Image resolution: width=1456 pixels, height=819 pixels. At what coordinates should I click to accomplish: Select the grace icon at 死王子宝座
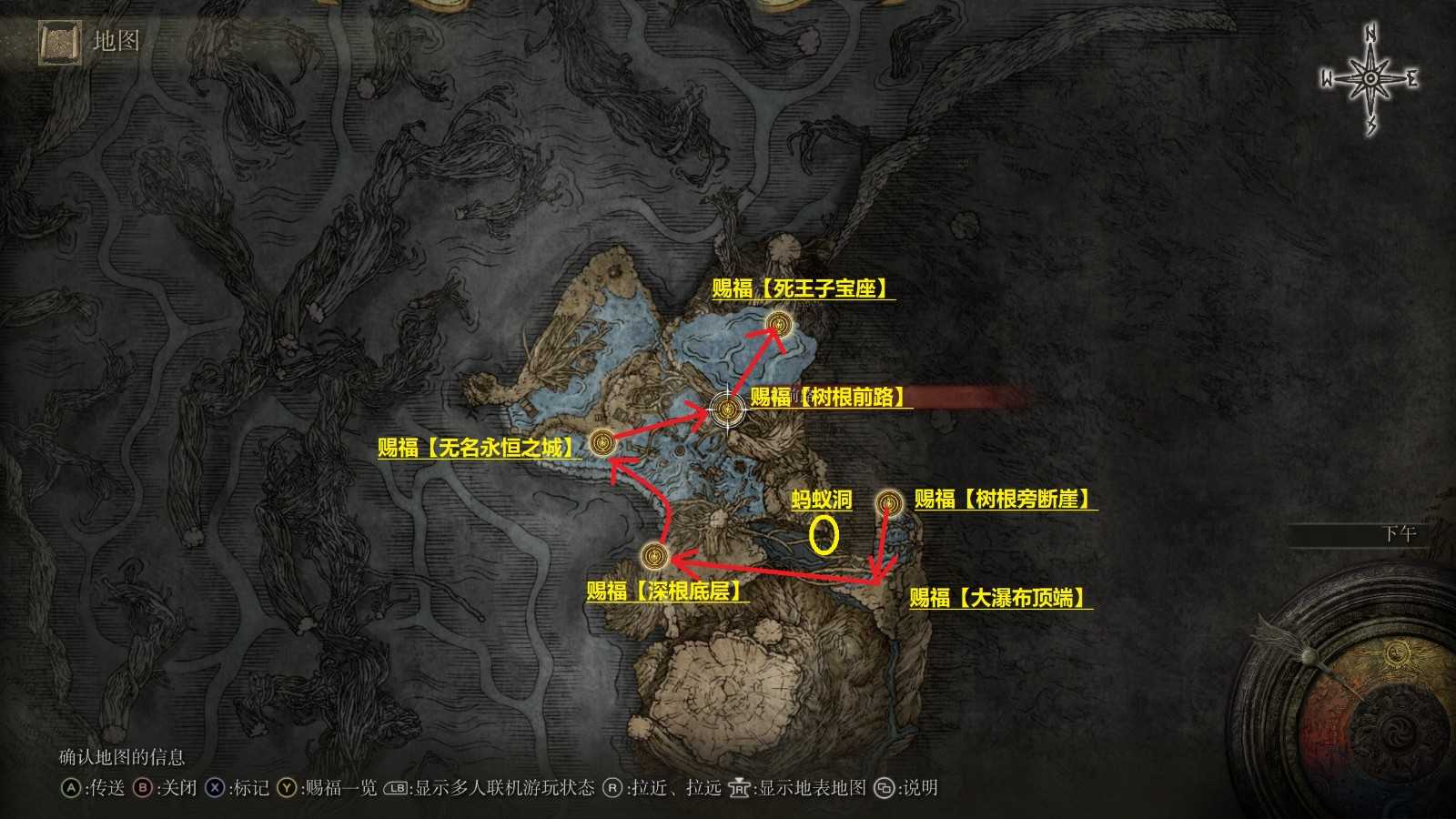[x=778, y=323]
